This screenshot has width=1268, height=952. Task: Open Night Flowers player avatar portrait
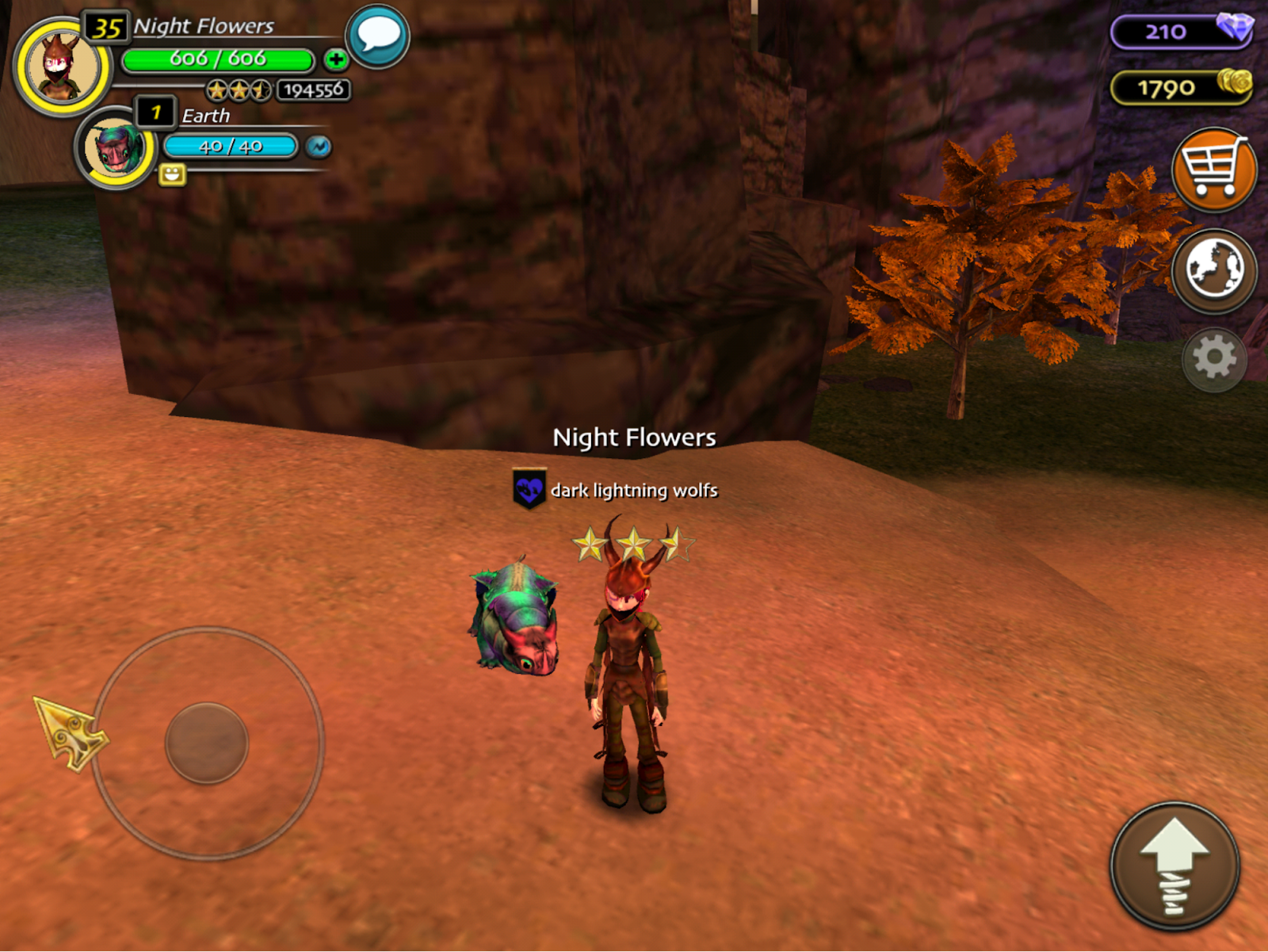(62, 67)
